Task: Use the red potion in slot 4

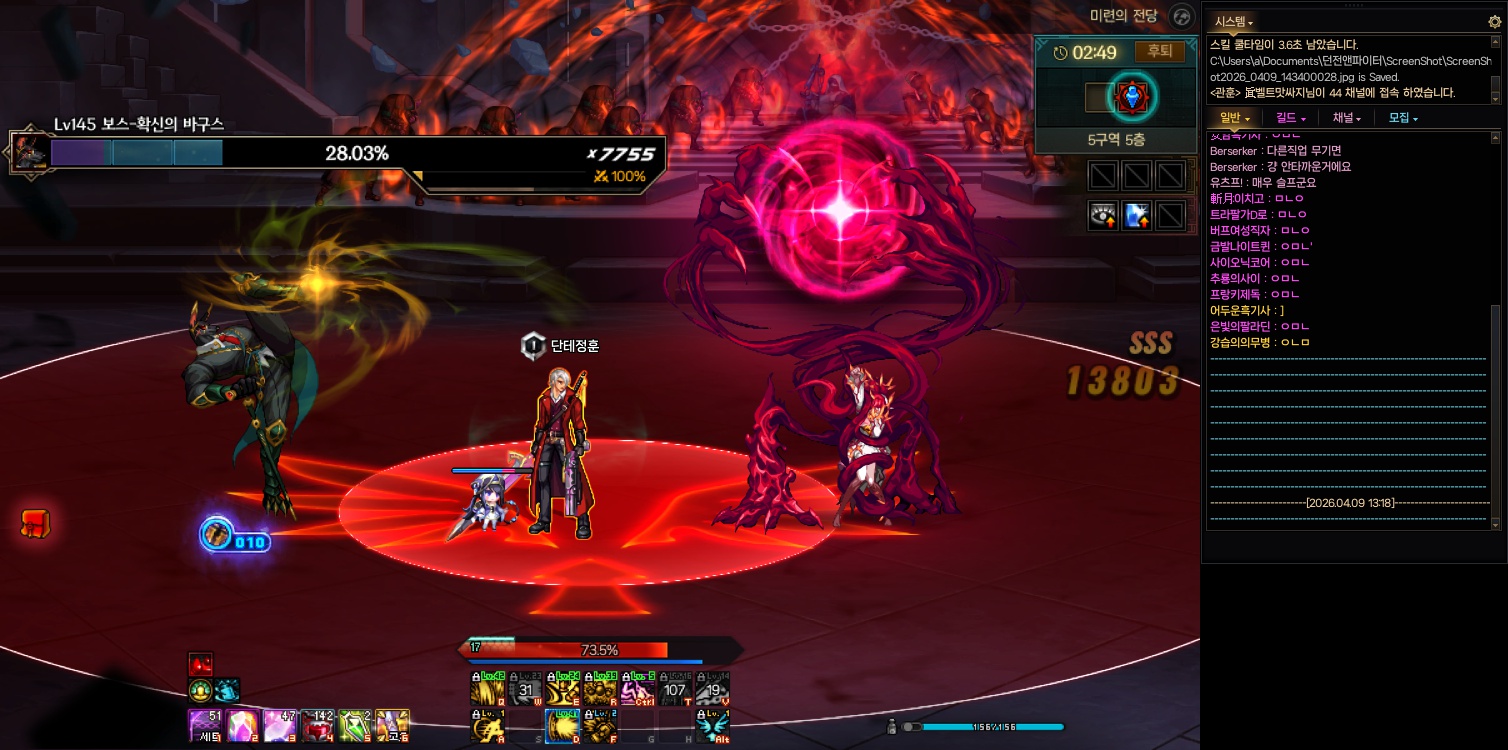Action: pyautogui.click(x=317, y=725)
